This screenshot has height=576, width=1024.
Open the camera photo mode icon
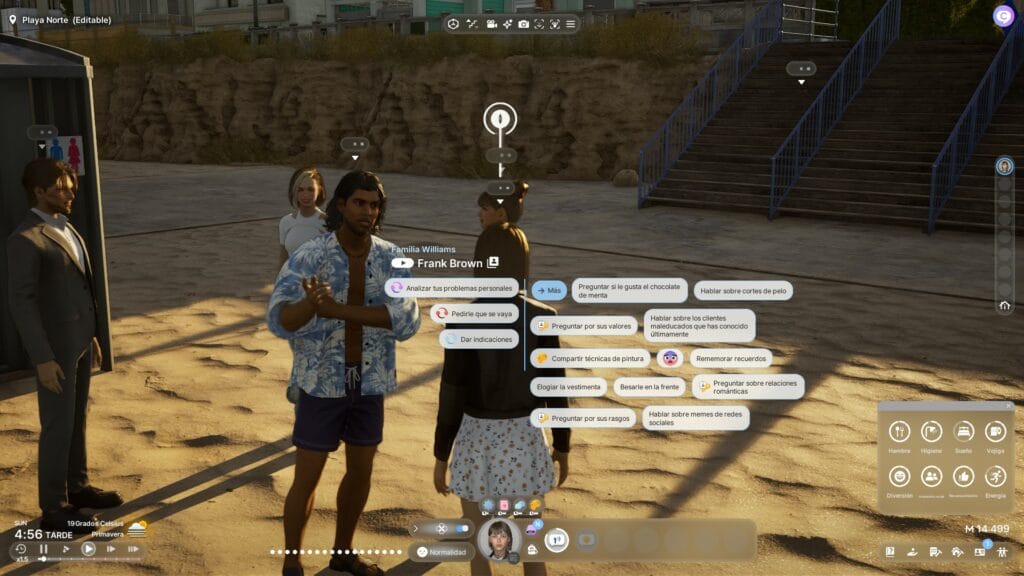click(x=523, y=24)
